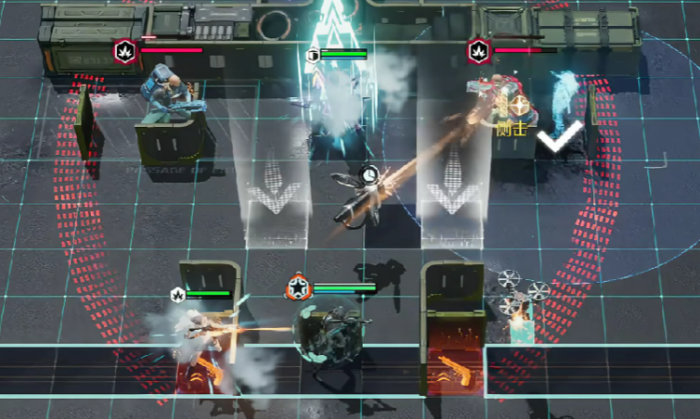The width and height of the screenshot is (700, 419).
Task: Select the white hexagon ally unit marker
Action: coord(178,294)
